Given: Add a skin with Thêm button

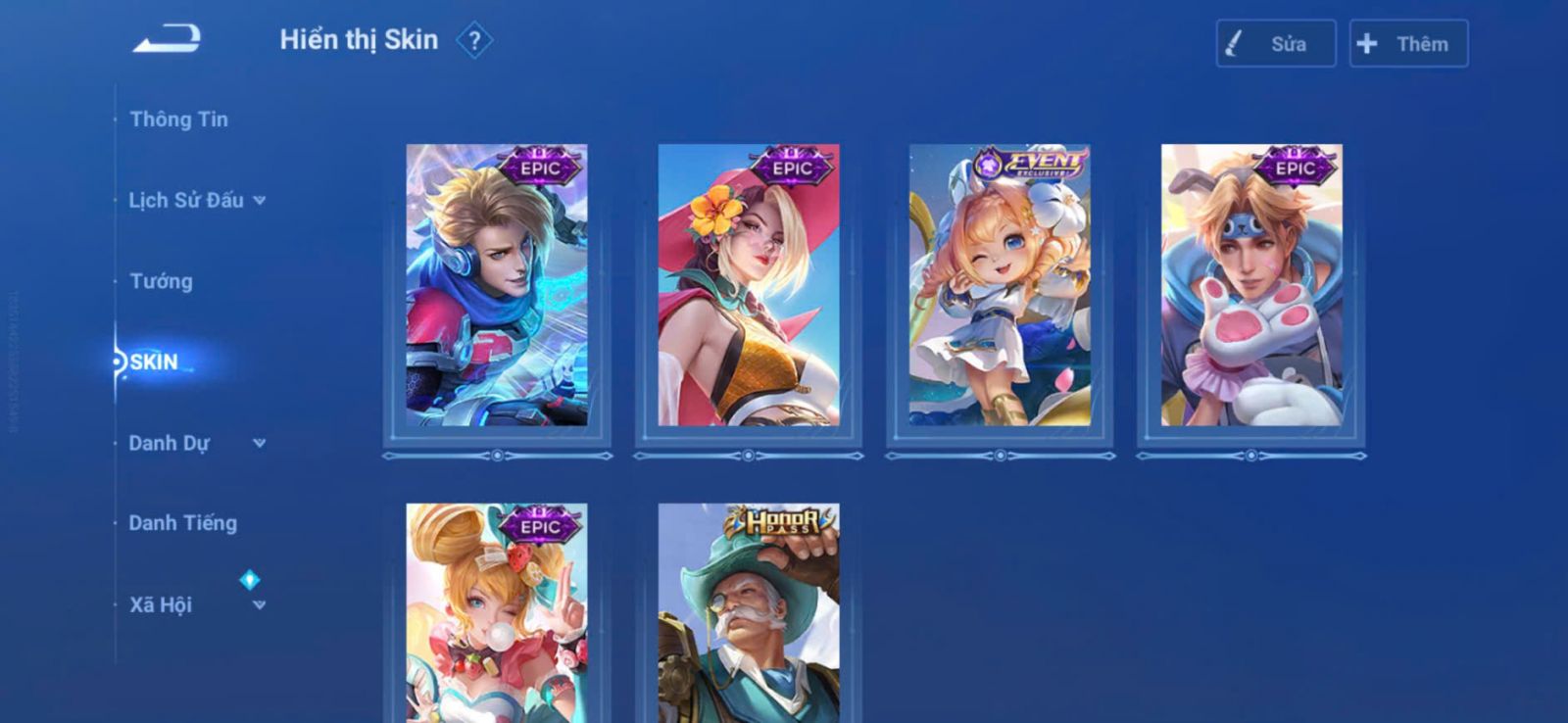Looking at the screenshot, I should [1408, 44].
